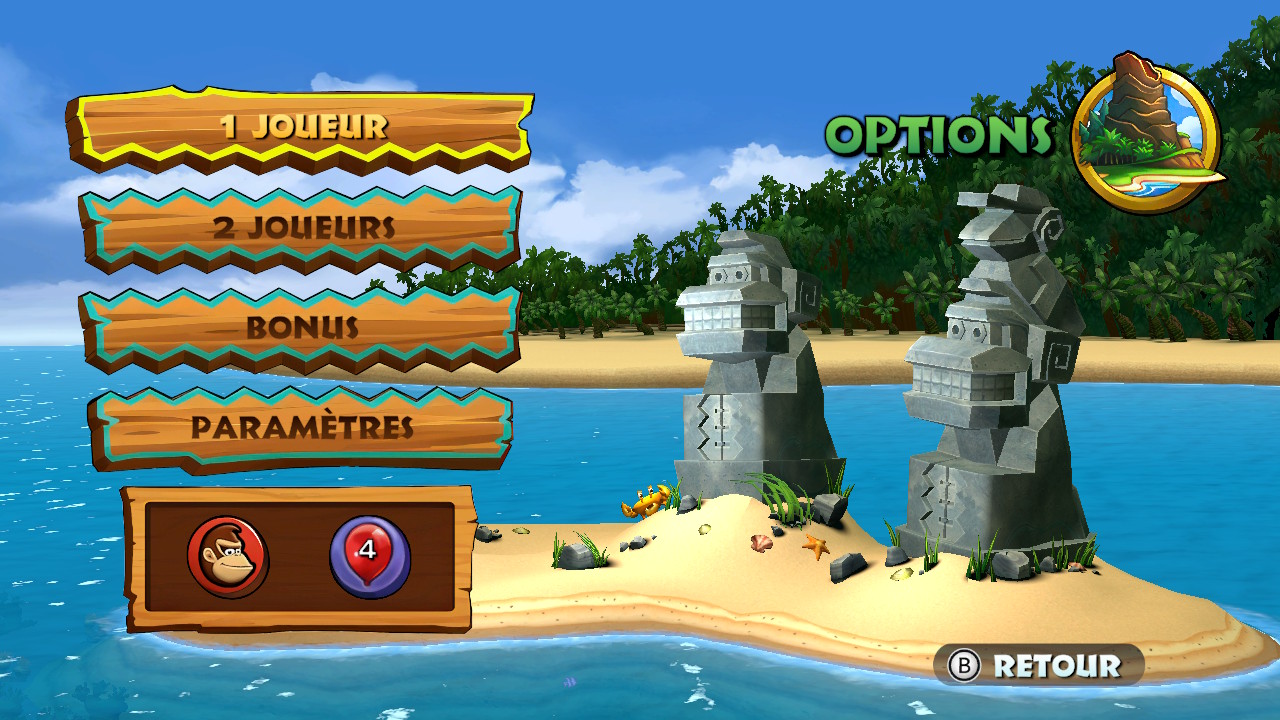Select the Donkey Kong character badge

[227, 557]
